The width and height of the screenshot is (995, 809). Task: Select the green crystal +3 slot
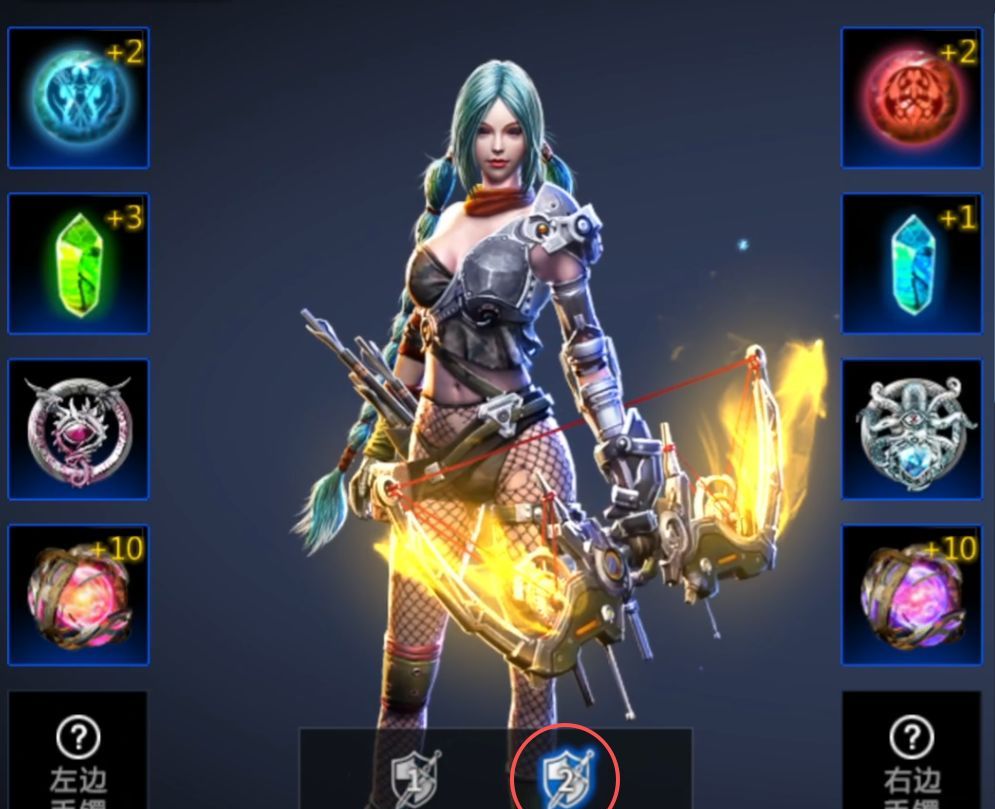pos(78,264)
